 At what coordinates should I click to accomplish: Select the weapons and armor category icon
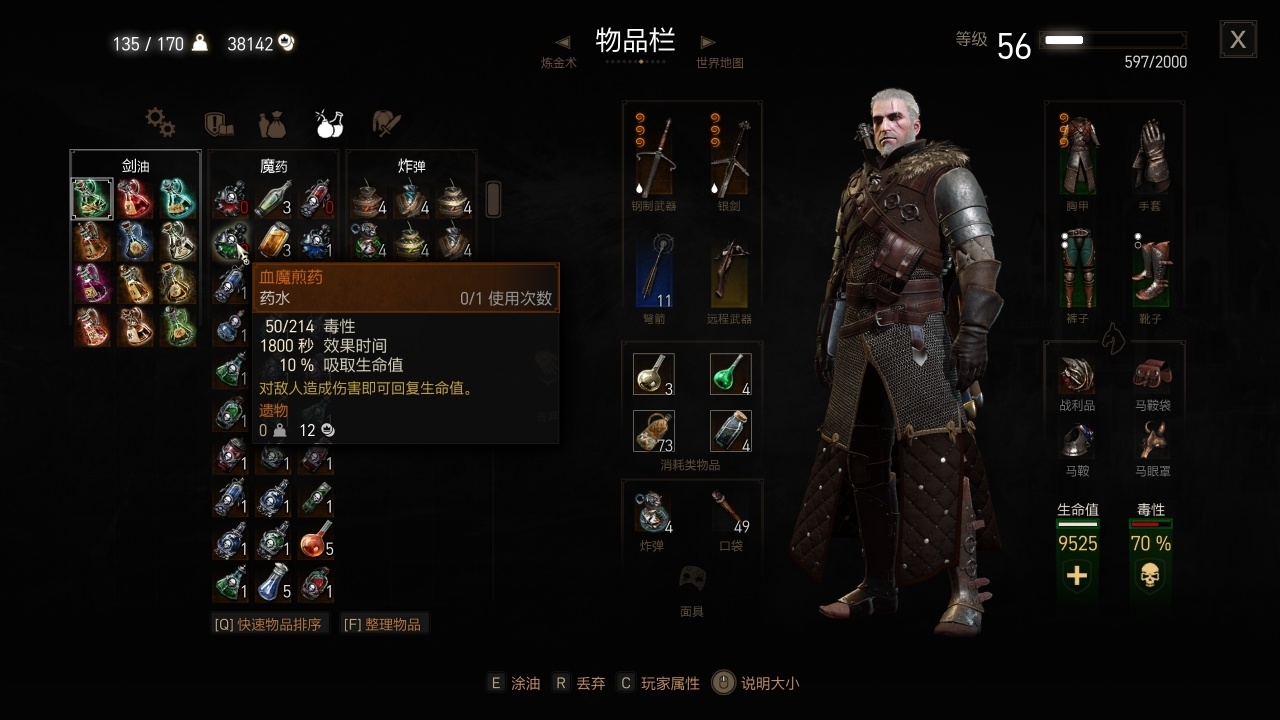tap(385, 123)
